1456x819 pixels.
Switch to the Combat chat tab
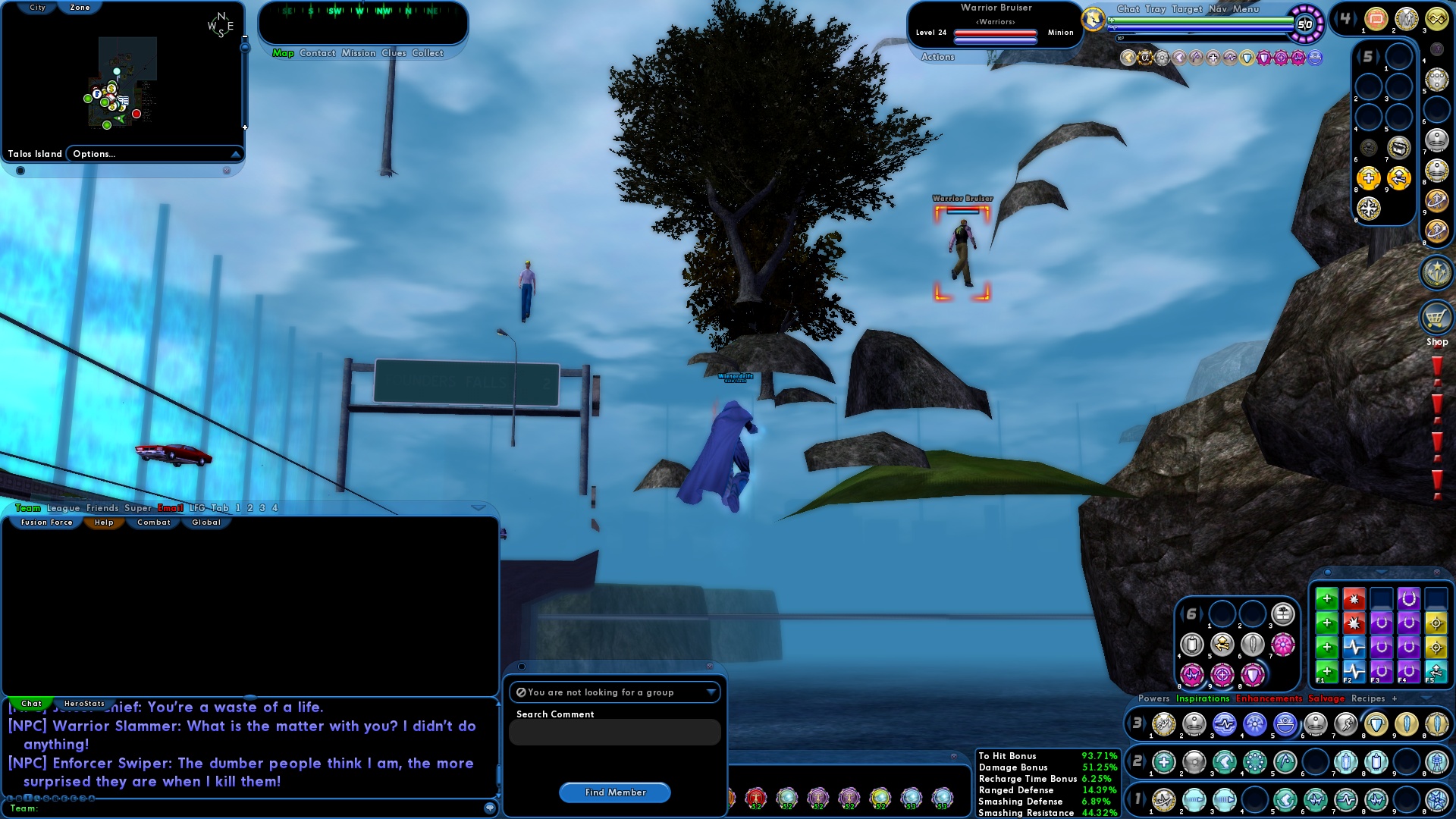pos(152,522)
